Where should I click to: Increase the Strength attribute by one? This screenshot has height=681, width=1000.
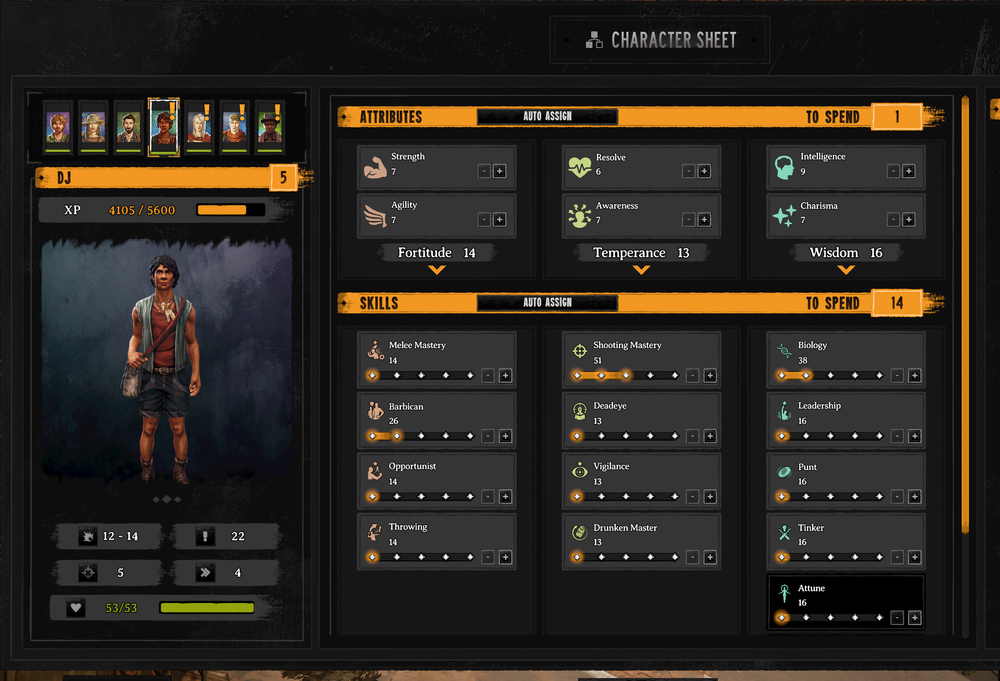tap(500, 171)
